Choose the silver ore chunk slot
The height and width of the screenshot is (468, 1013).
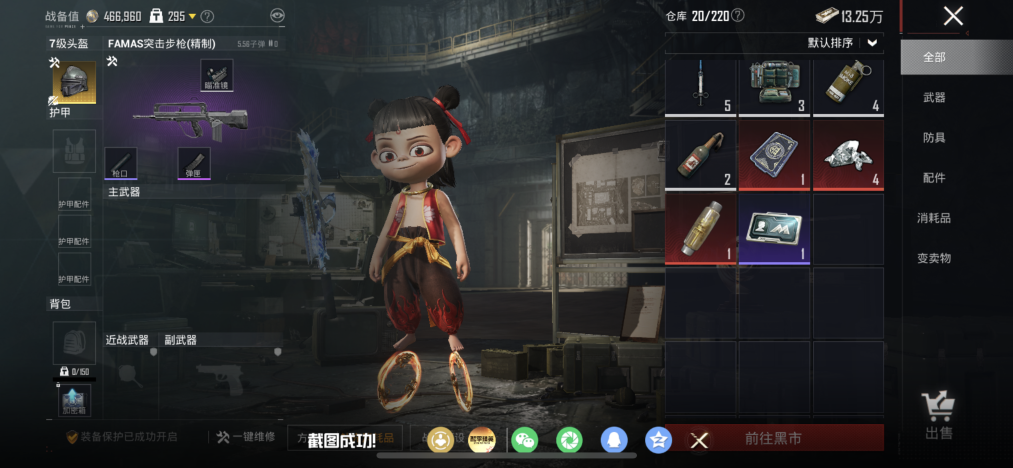[x=847, y=155]
